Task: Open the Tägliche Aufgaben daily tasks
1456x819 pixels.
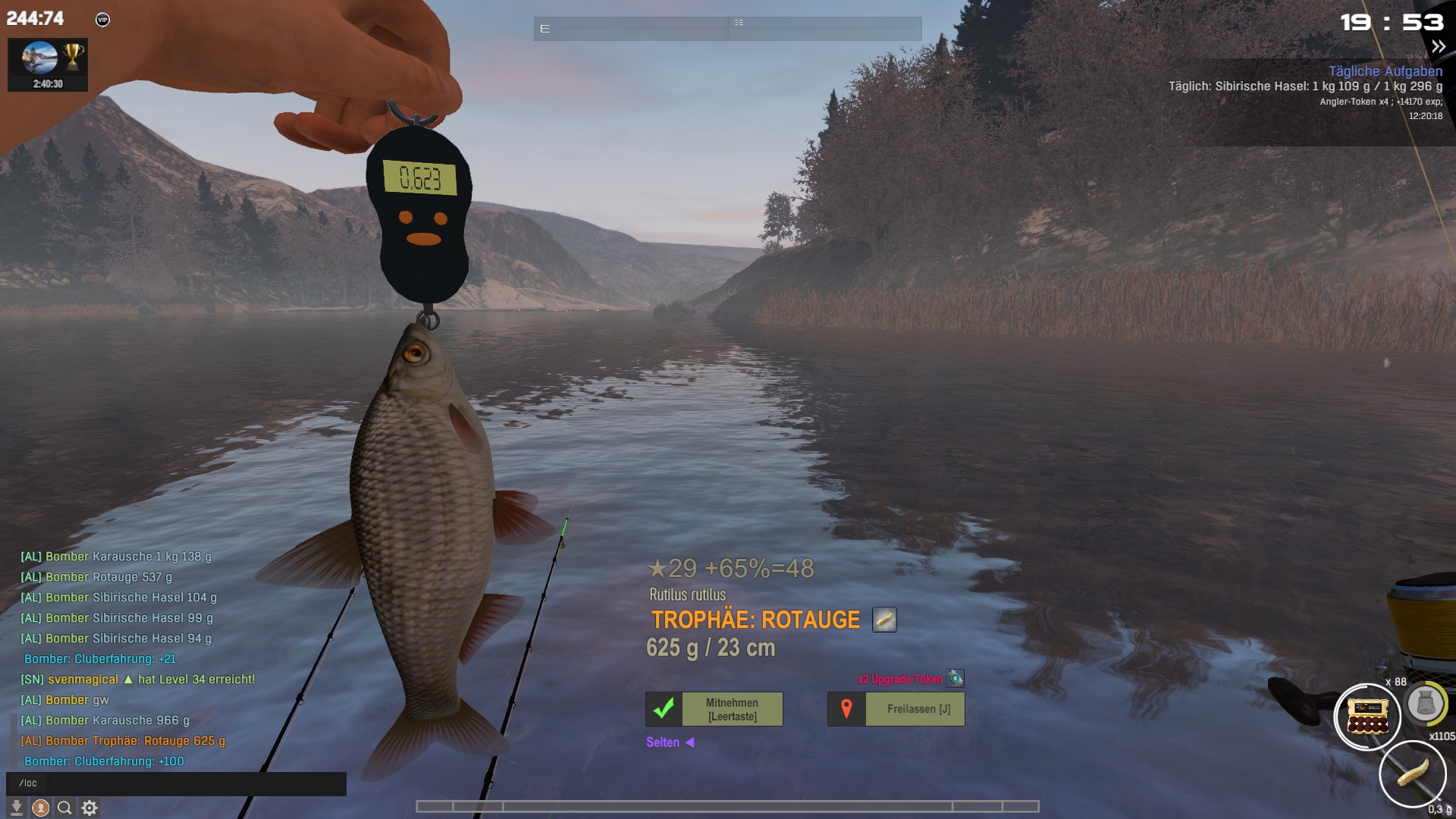Action: [x=1385, y=71]
